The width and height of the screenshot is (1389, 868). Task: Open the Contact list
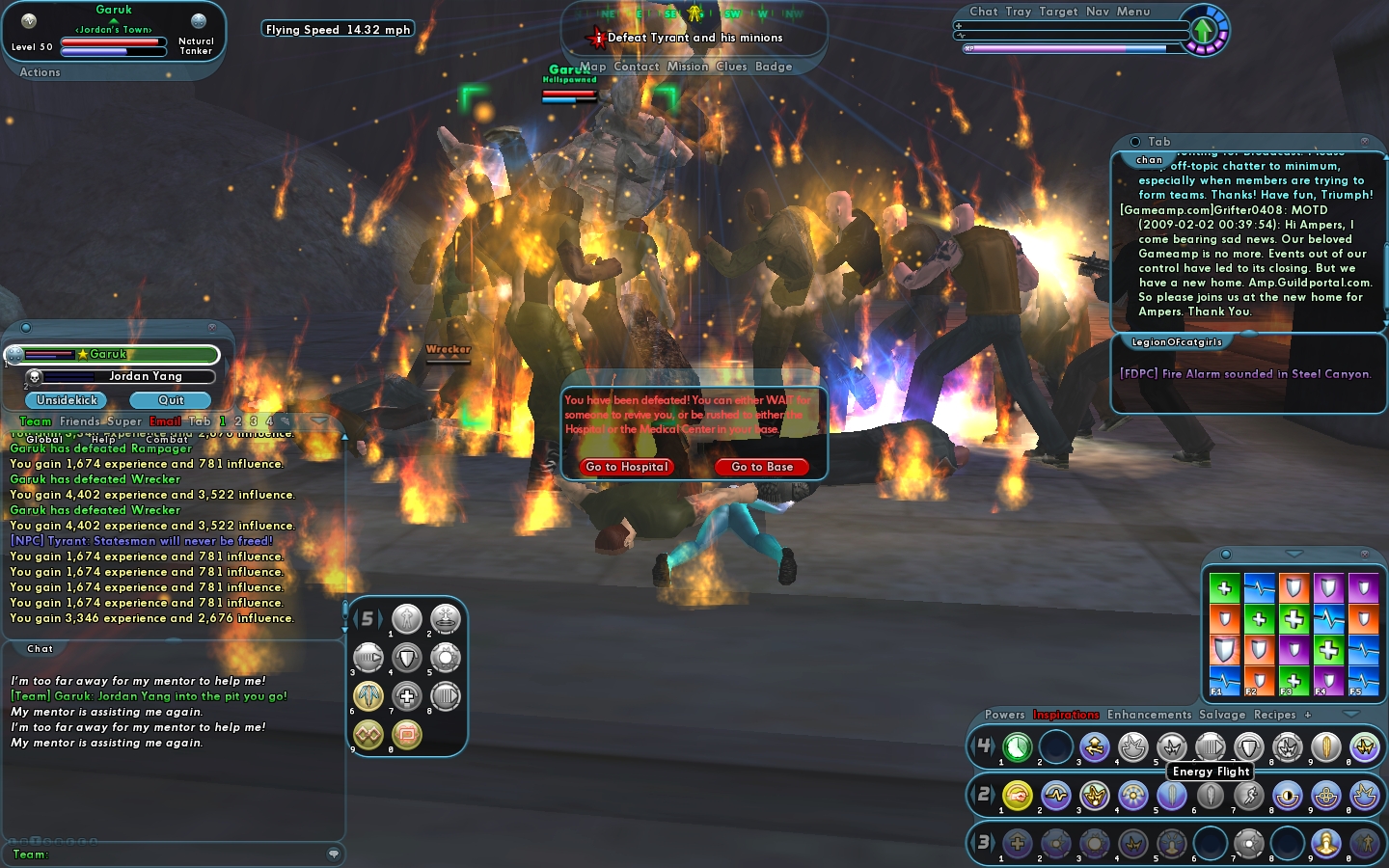637,67
